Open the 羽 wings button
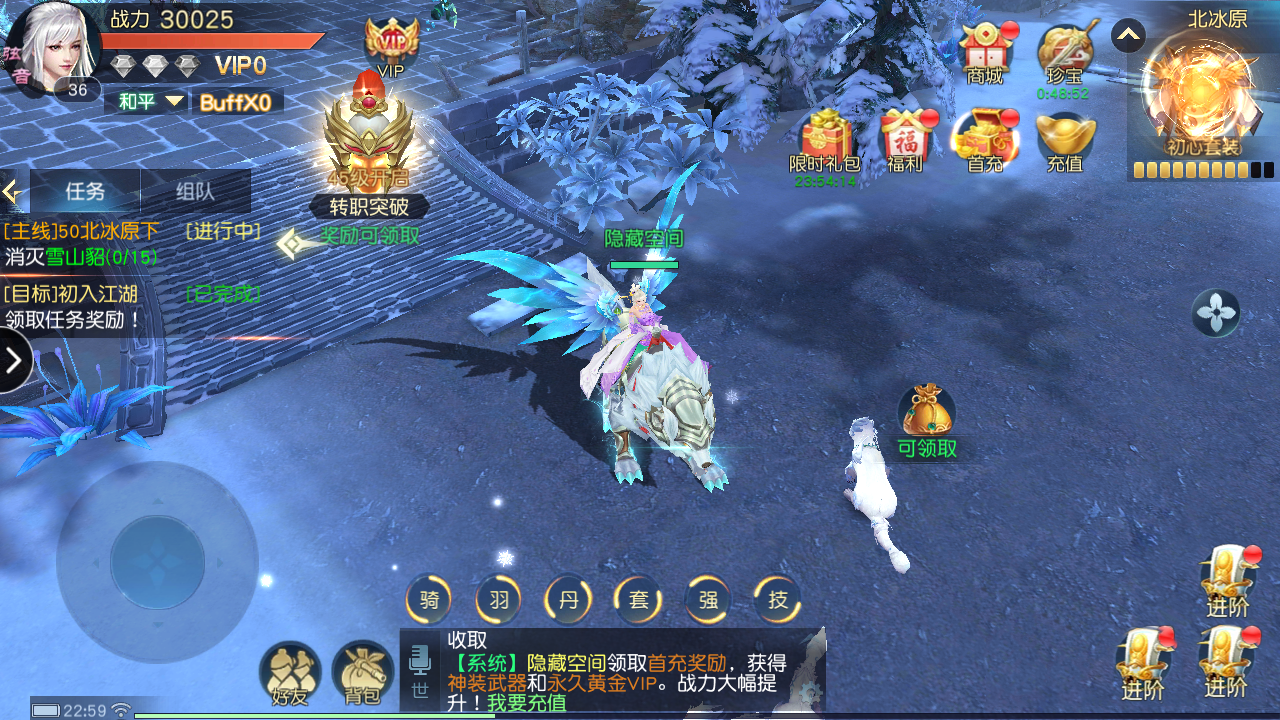 (499, 600)
